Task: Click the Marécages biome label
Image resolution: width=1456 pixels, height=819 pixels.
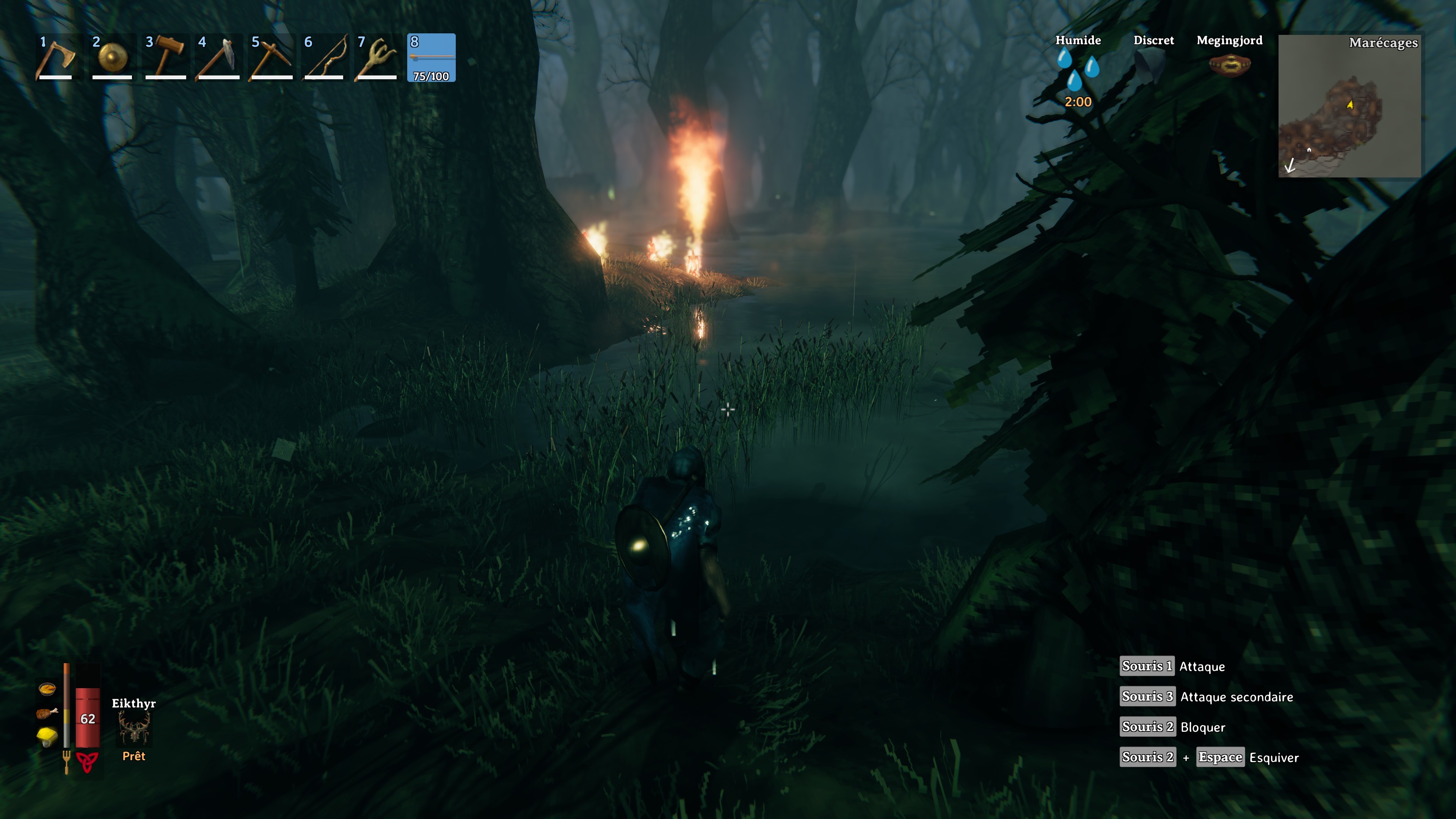Action: (1384, 43)
